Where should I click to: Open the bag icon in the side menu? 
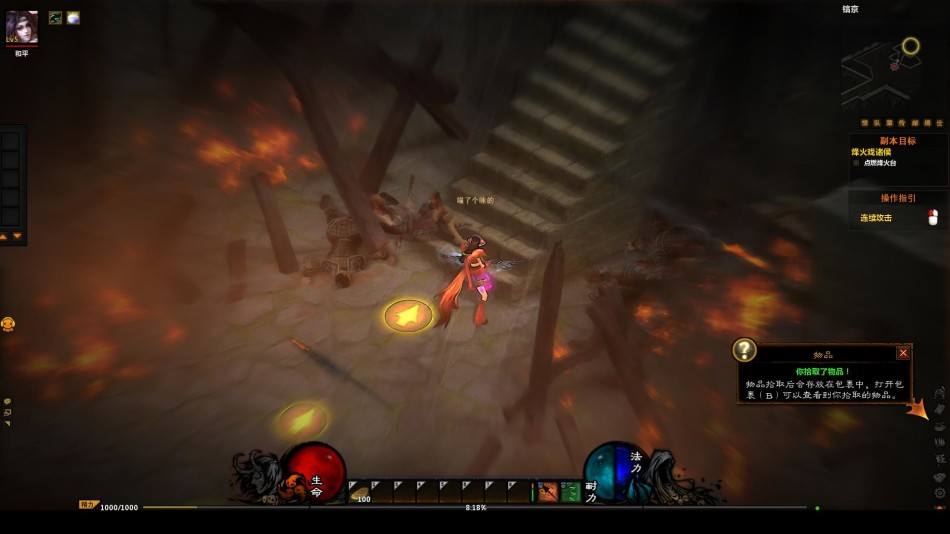[940, 408]
